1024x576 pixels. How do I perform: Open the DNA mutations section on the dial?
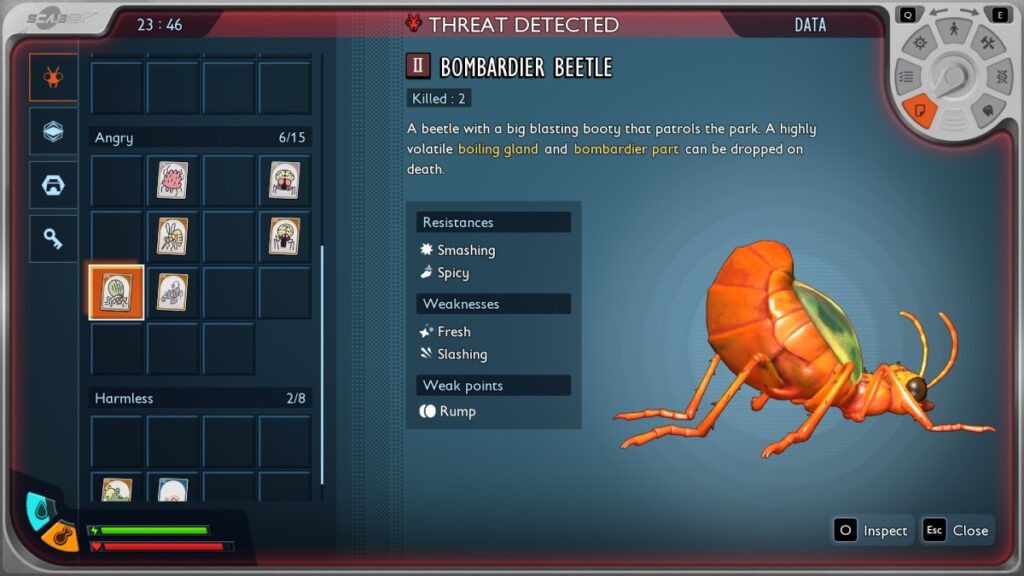999,76
